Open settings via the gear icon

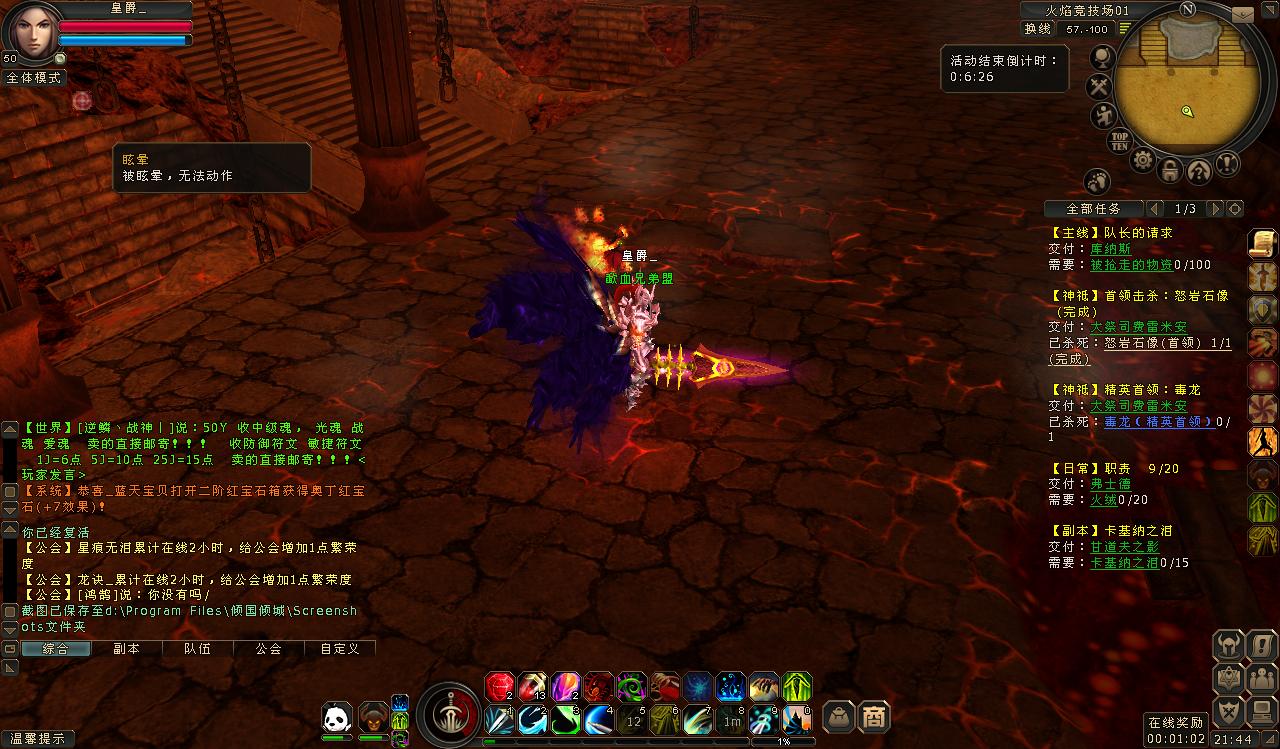[1143, 160]
